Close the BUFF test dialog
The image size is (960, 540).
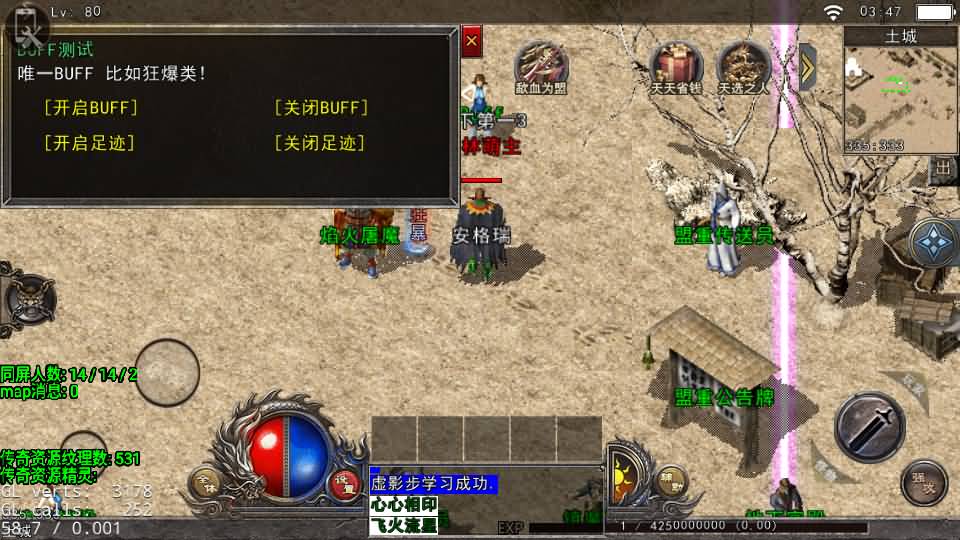[472, 41]
